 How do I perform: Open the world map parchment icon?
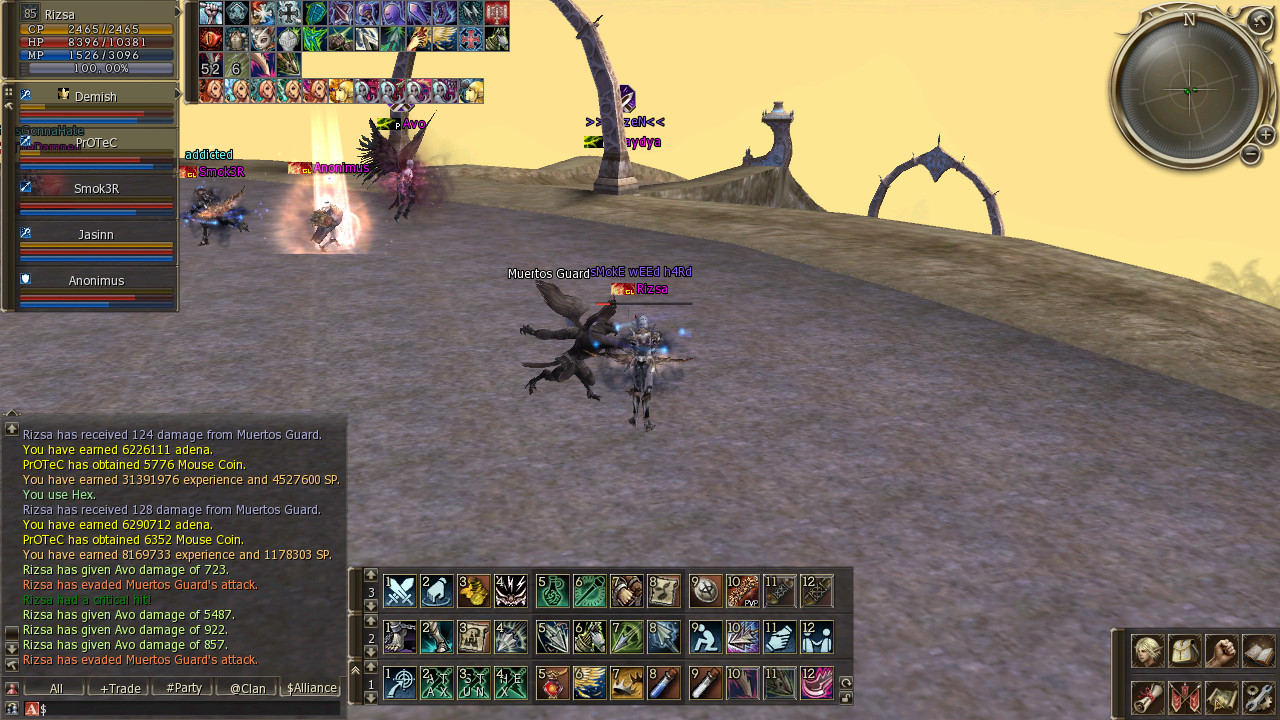[x=1222, y=697]
